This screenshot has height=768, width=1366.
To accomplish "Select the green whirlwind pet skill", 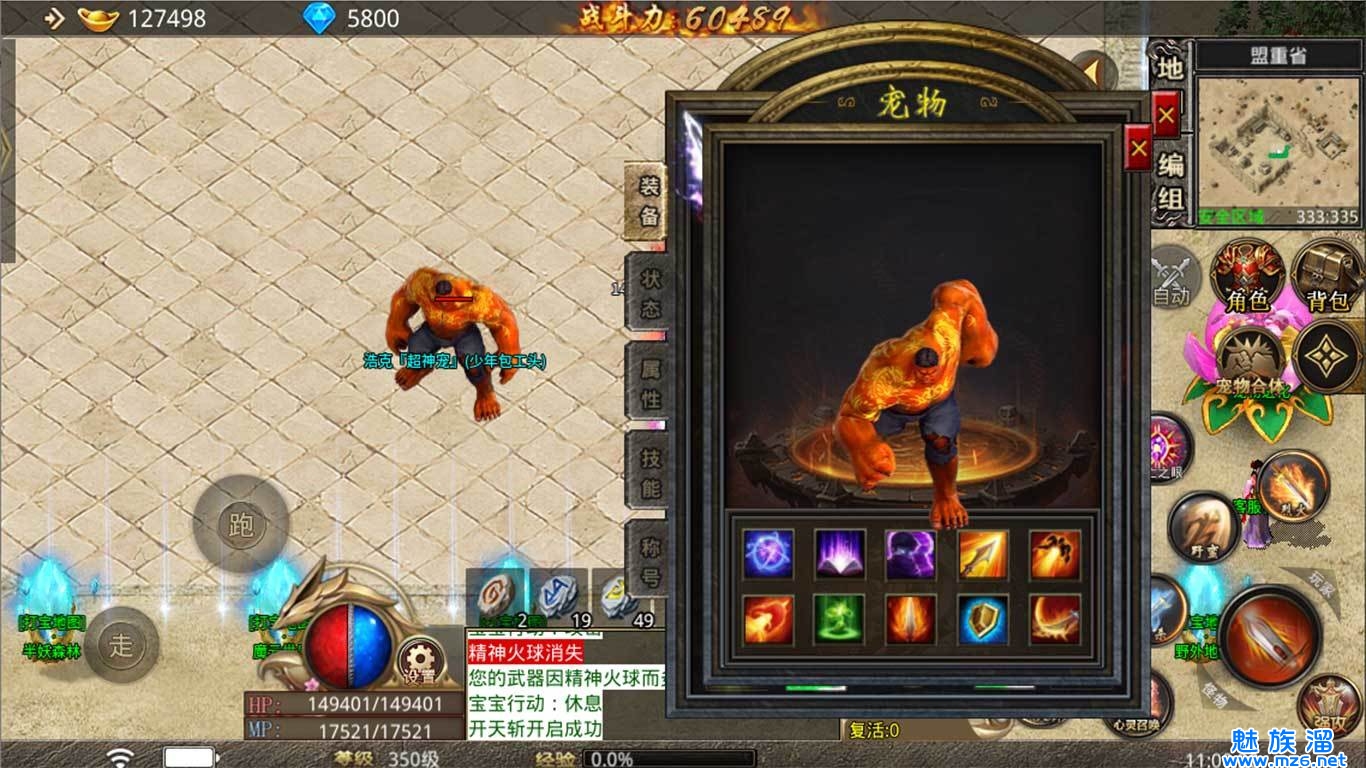I will [840, 620].
